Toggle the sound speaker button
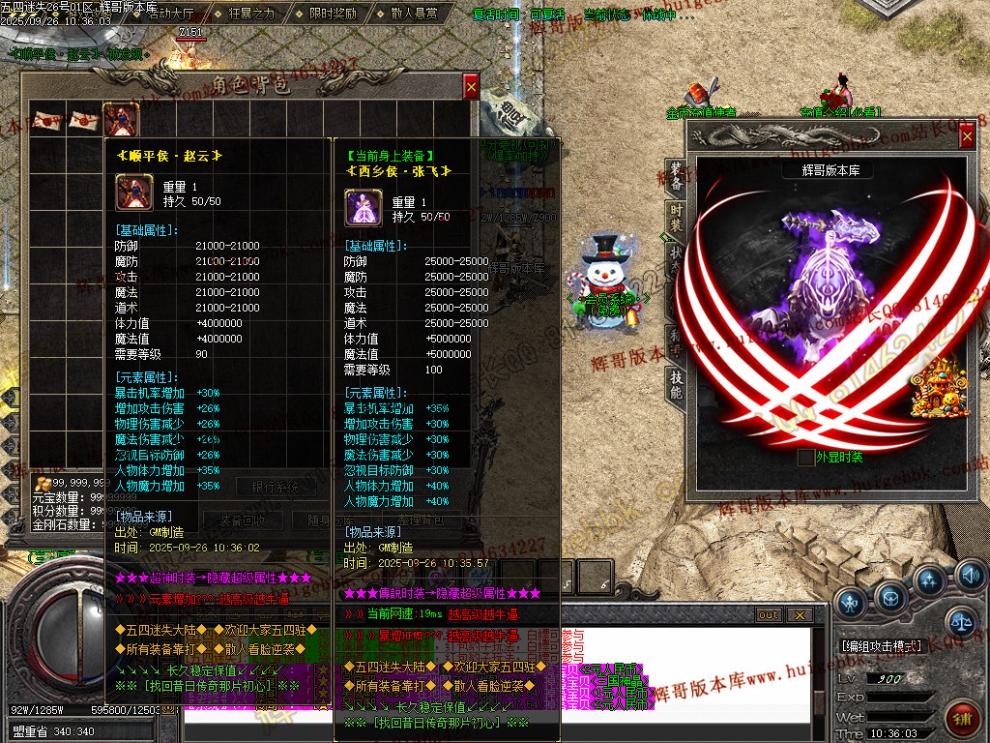The height and width of the screenshot is (743, 990). coord(968,575)
